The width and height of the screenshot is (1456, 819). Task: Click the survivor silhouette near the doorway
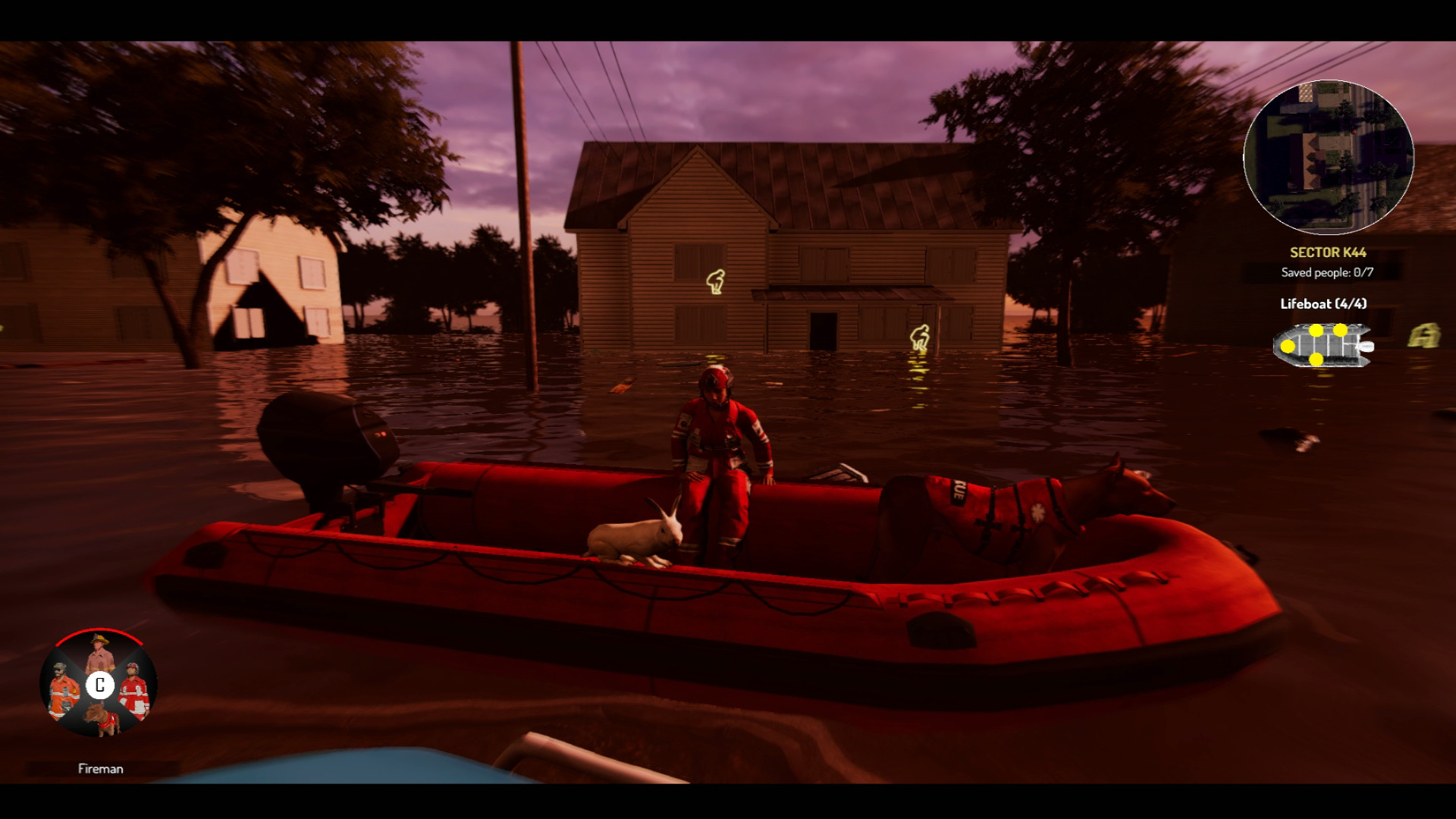point(920,336)
